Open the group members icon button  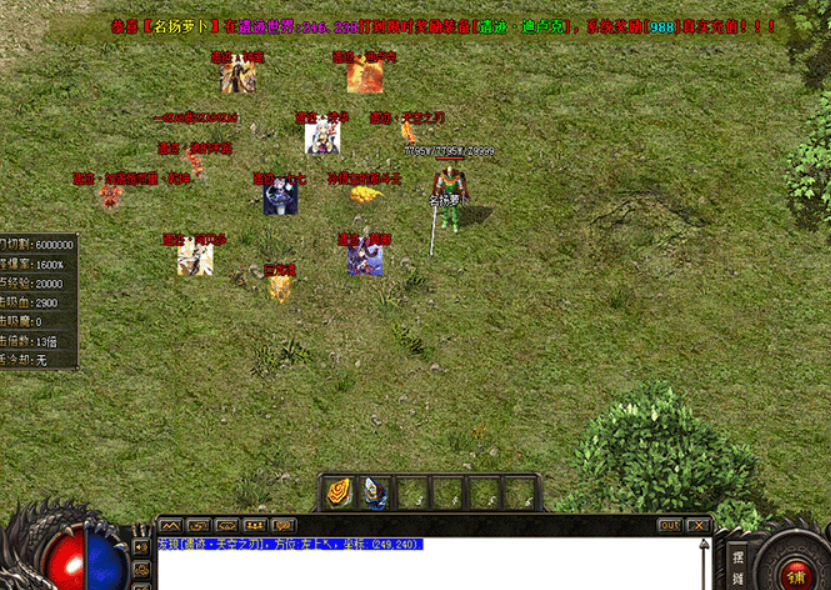point(255,525)
